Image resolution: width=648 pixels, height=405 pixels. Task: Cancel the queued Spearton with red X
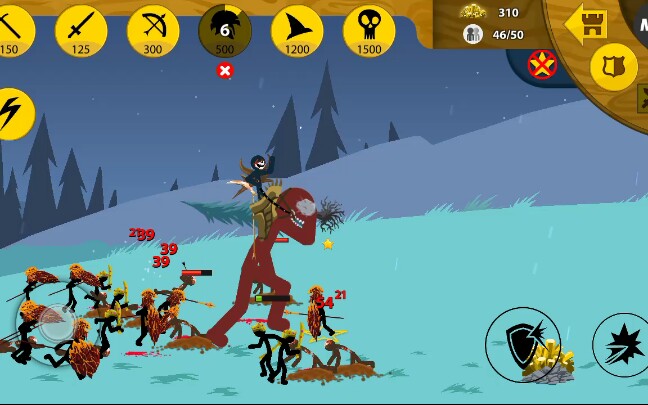[225, 70]
